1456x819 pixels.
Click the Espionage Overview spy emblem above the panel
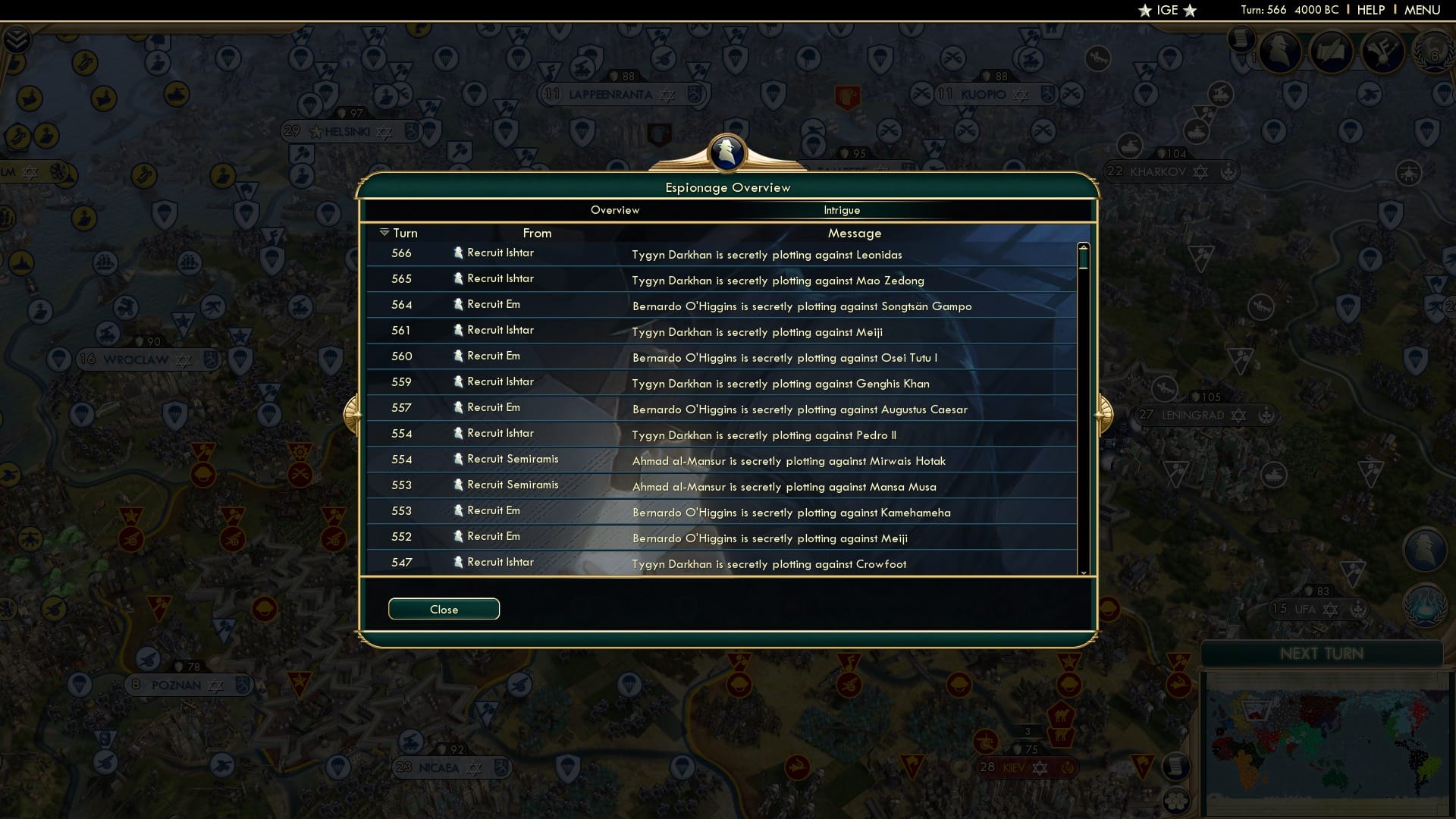pyautogui.click(x=727, y=154)
